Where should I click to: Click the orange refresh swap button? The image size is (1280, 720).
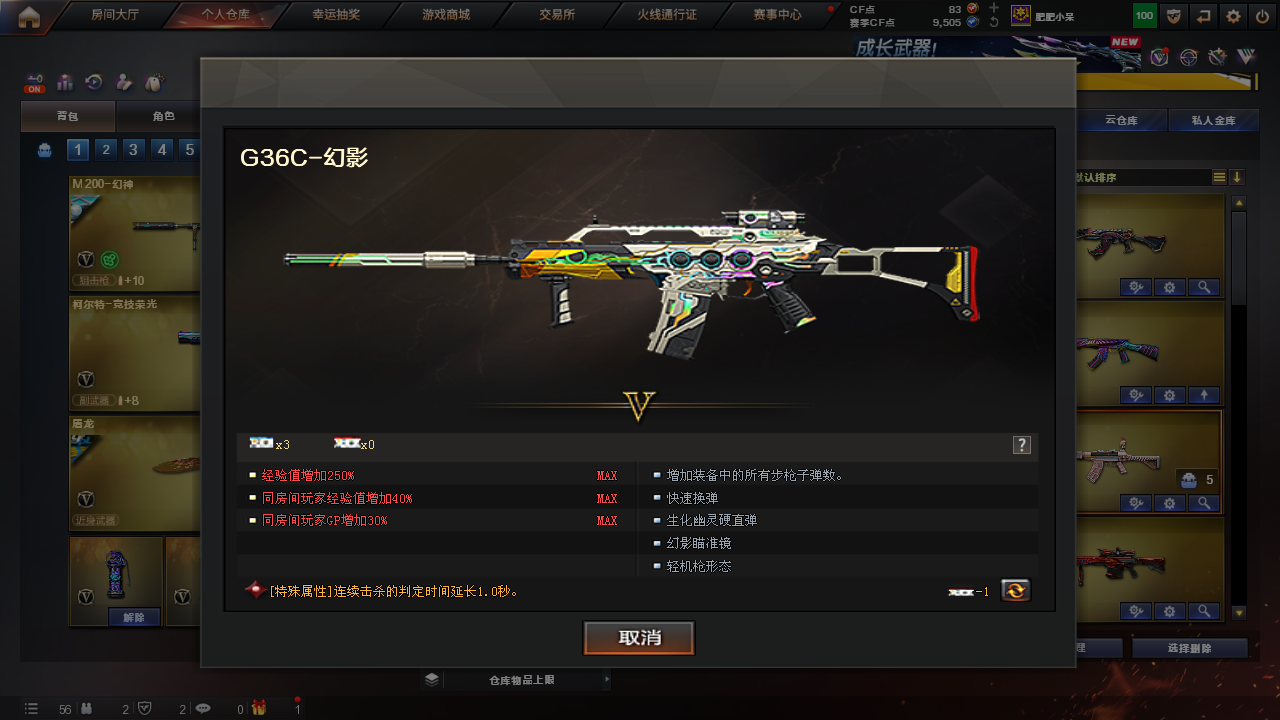(x=1015, y=590)
